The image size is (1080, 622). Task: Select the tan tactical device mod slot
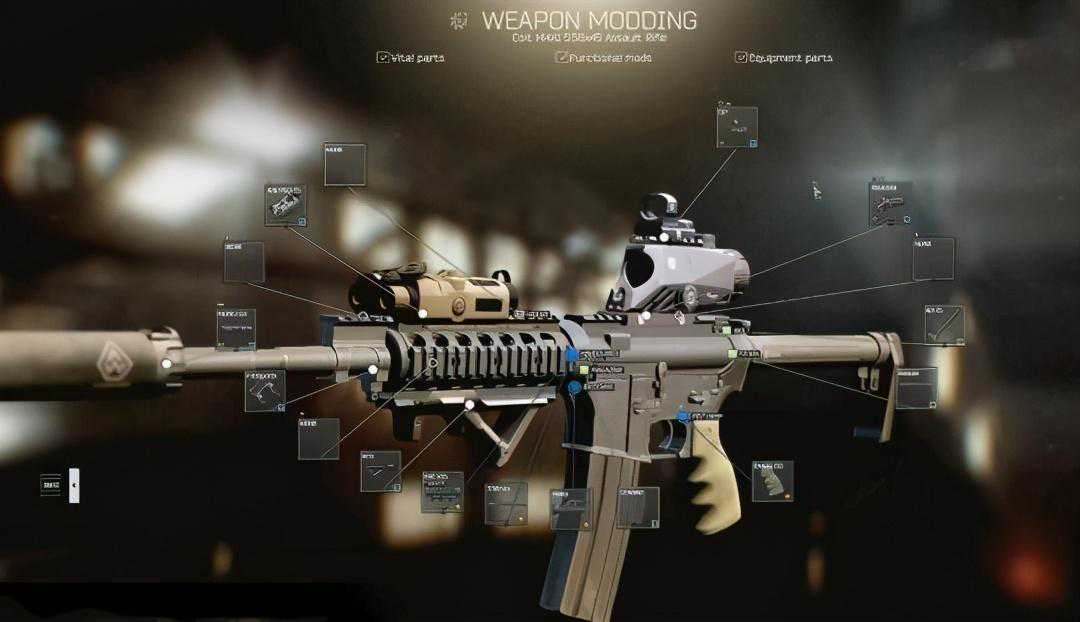pyautogui.click(x=286, y=205)
